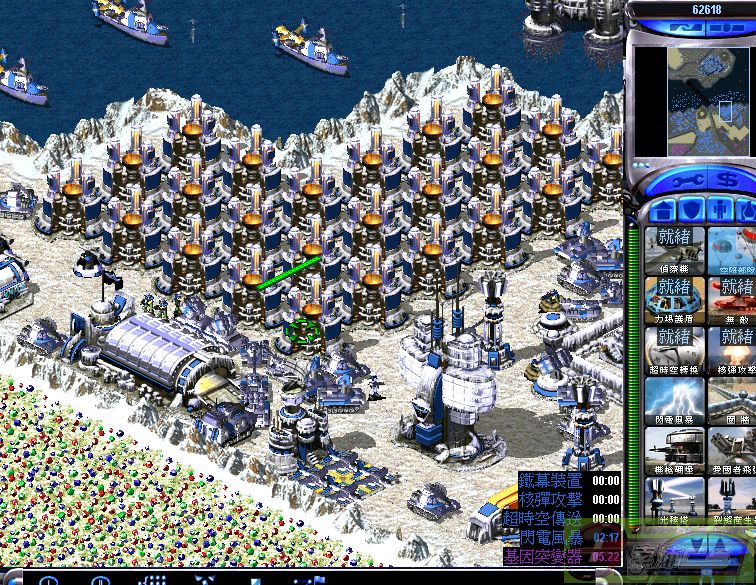Screen dimensions: 756x585
Task: Build a wall (圍牆) from the sidebar
Action: [x=733, y=400]
